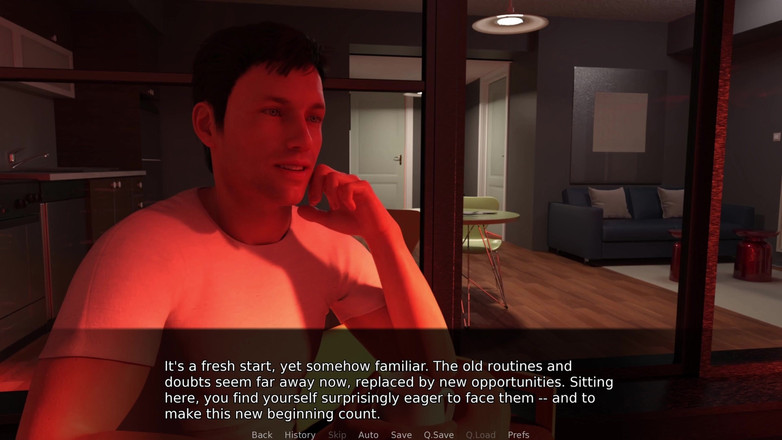Toggle Auto dialogue advance
The width and height of the screenshot is (782, 440).
tap(368, 435)
